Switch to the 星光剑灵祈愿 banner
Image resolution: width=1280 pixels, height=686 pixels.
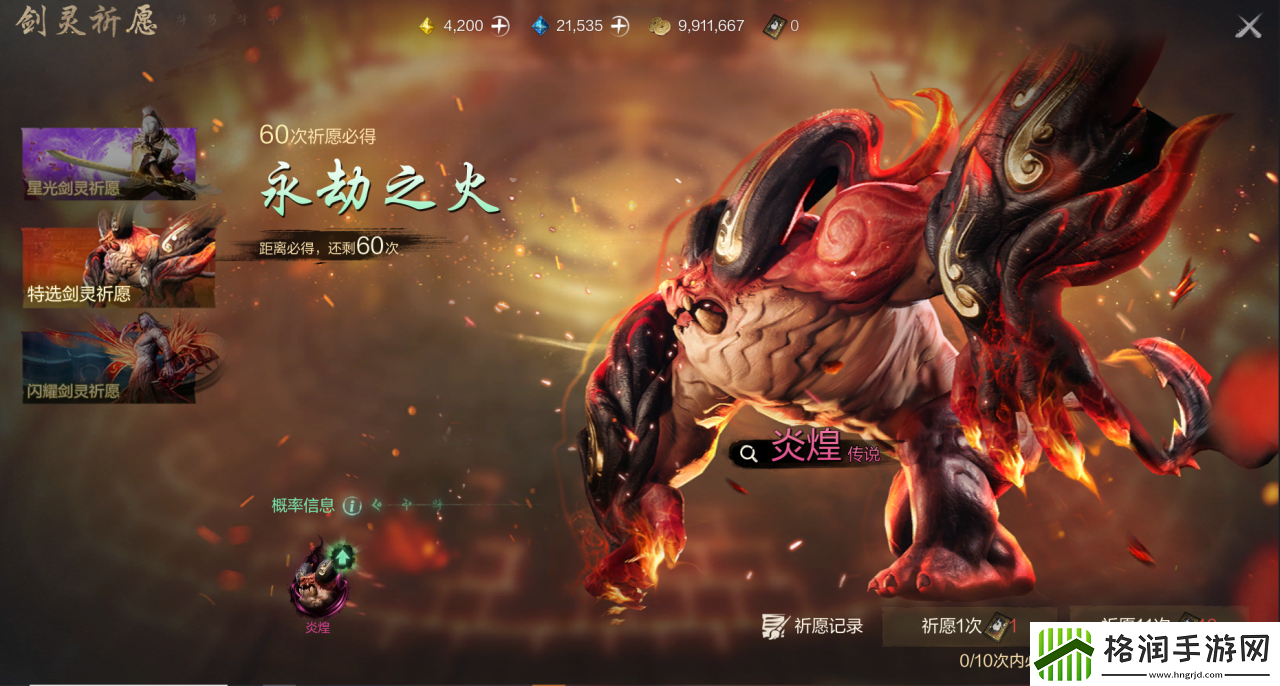click(109, 163)
